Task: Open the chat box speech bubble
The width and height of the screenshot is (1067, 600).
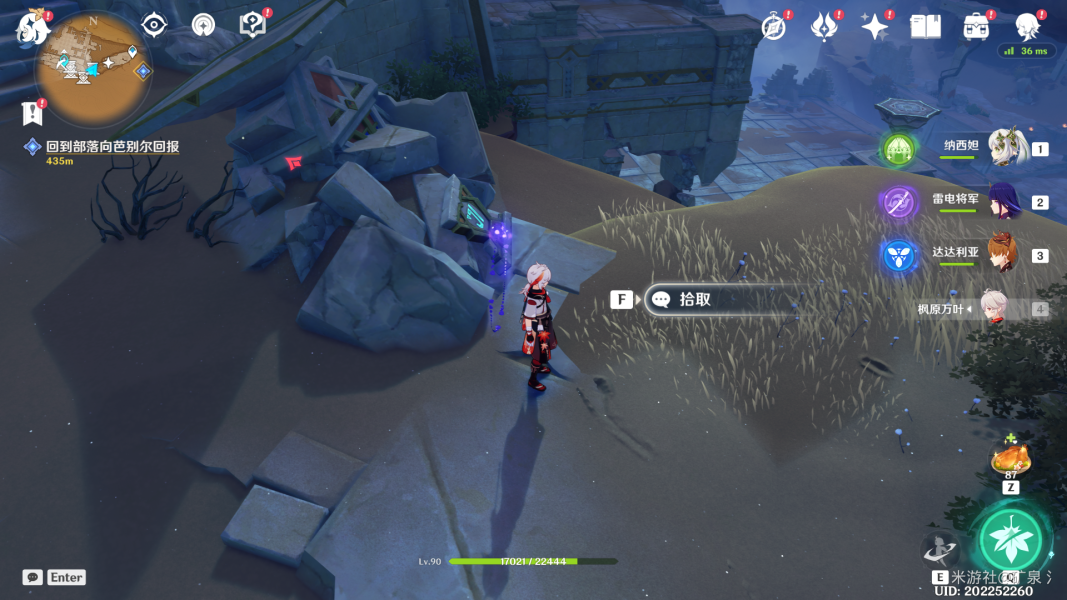Action: 33,577
